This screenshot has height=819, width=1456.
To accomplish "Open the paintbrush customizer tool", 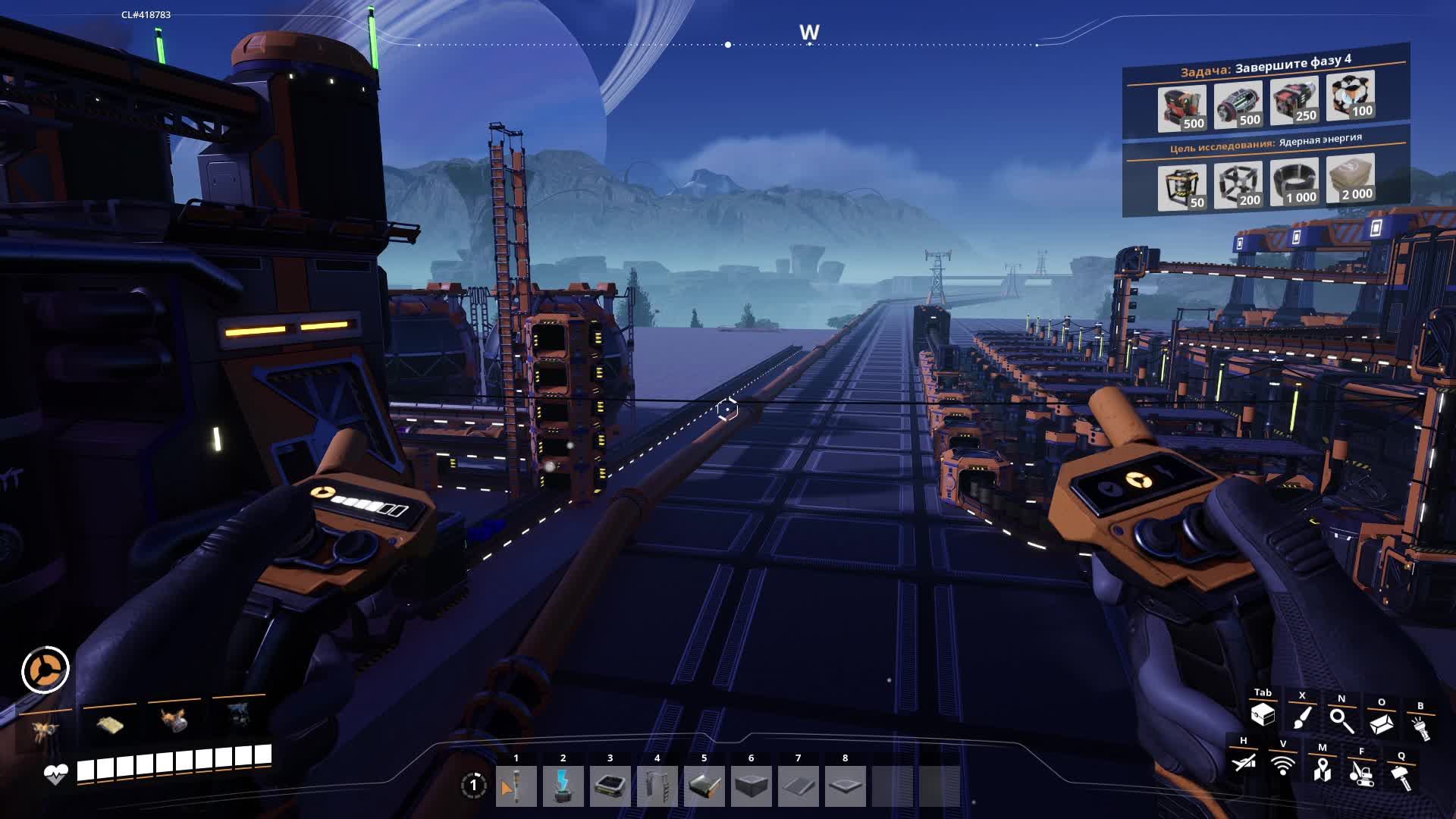I will point(1302,718).
